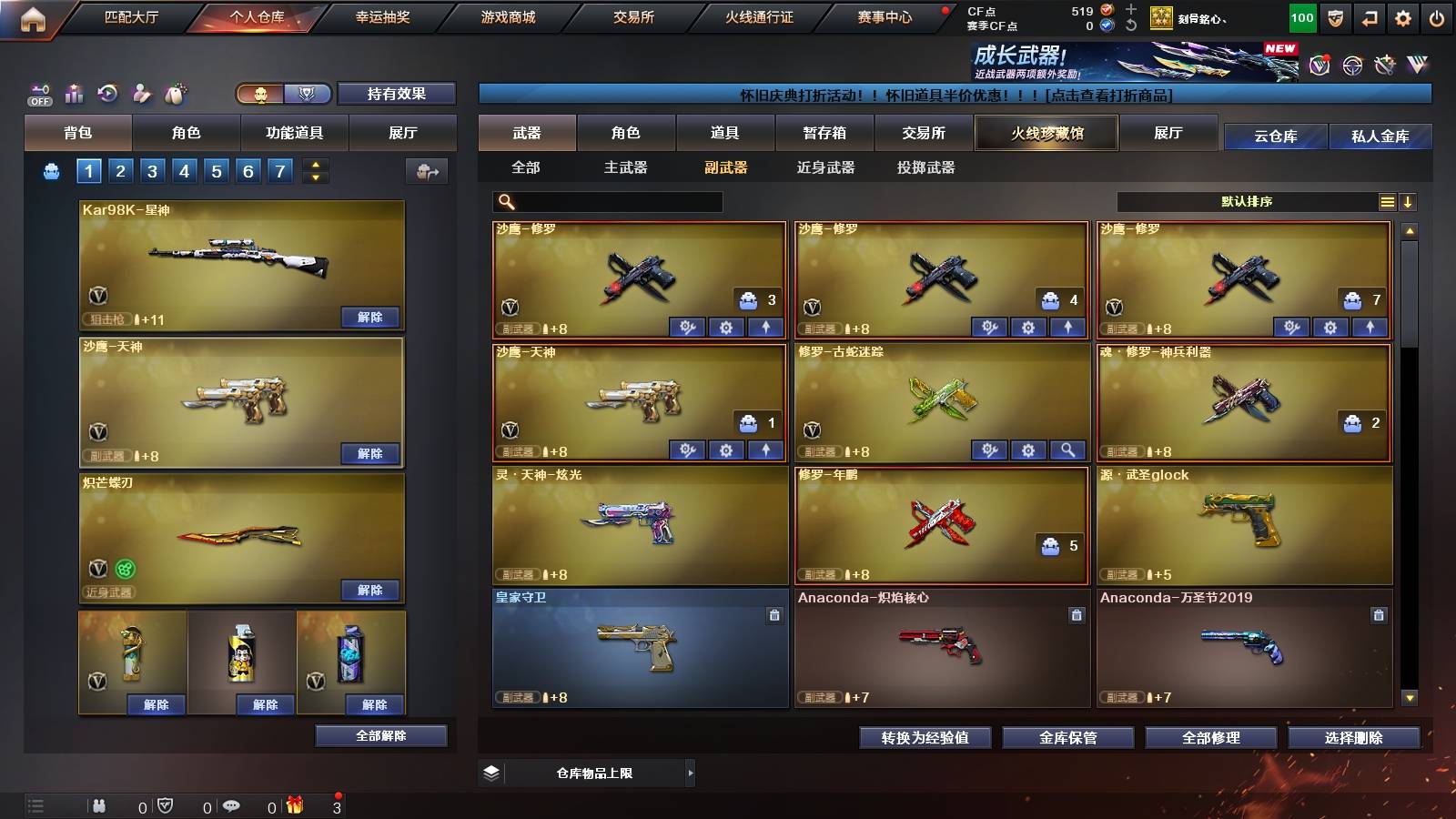Expand 仓库物品上限 using its right arrow

coord(692,773)
